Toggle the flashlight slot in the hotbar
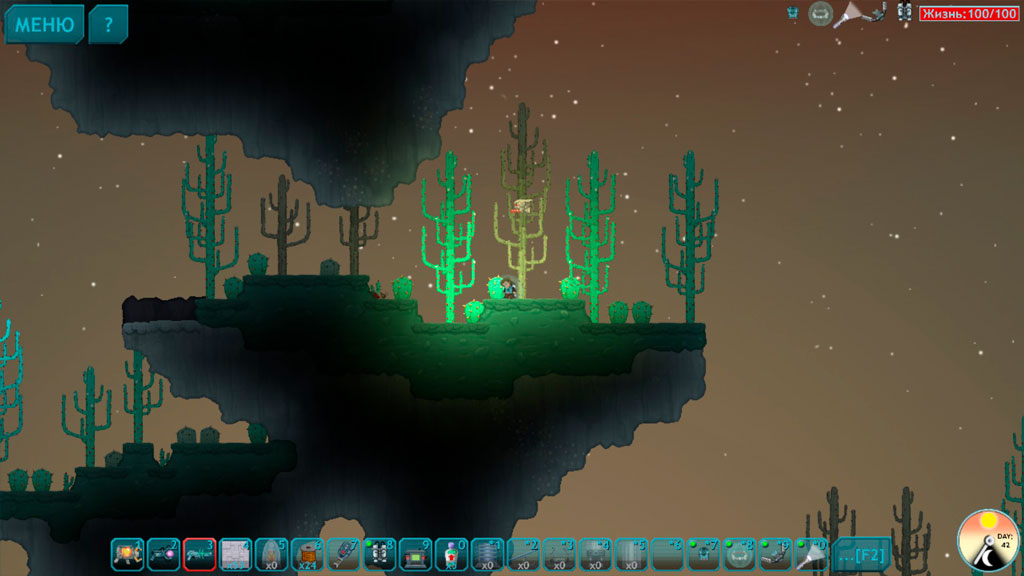 (812, 553)
